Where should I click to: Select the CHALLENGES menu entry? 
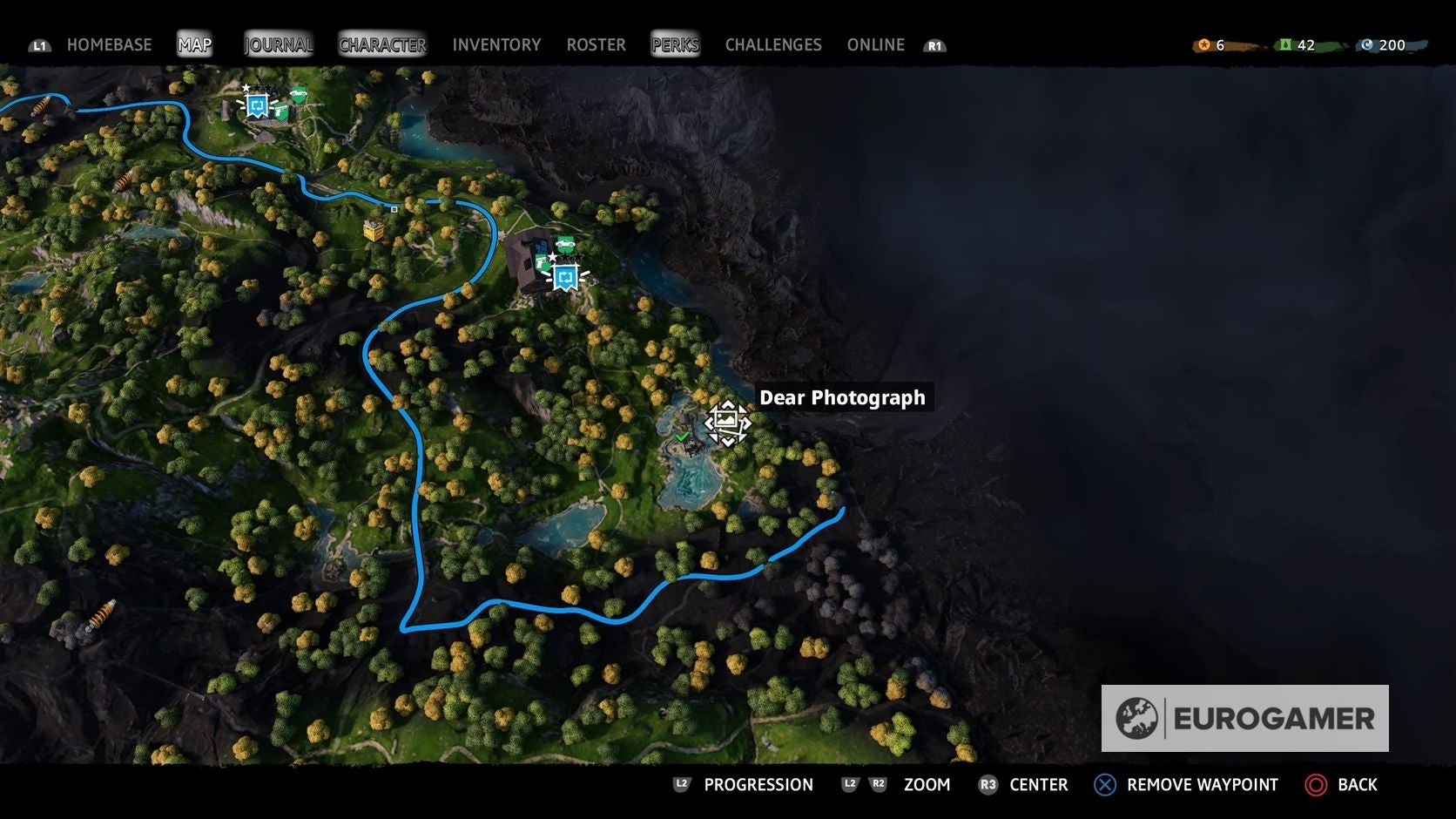pyautogui.click(x=772, y=44)
